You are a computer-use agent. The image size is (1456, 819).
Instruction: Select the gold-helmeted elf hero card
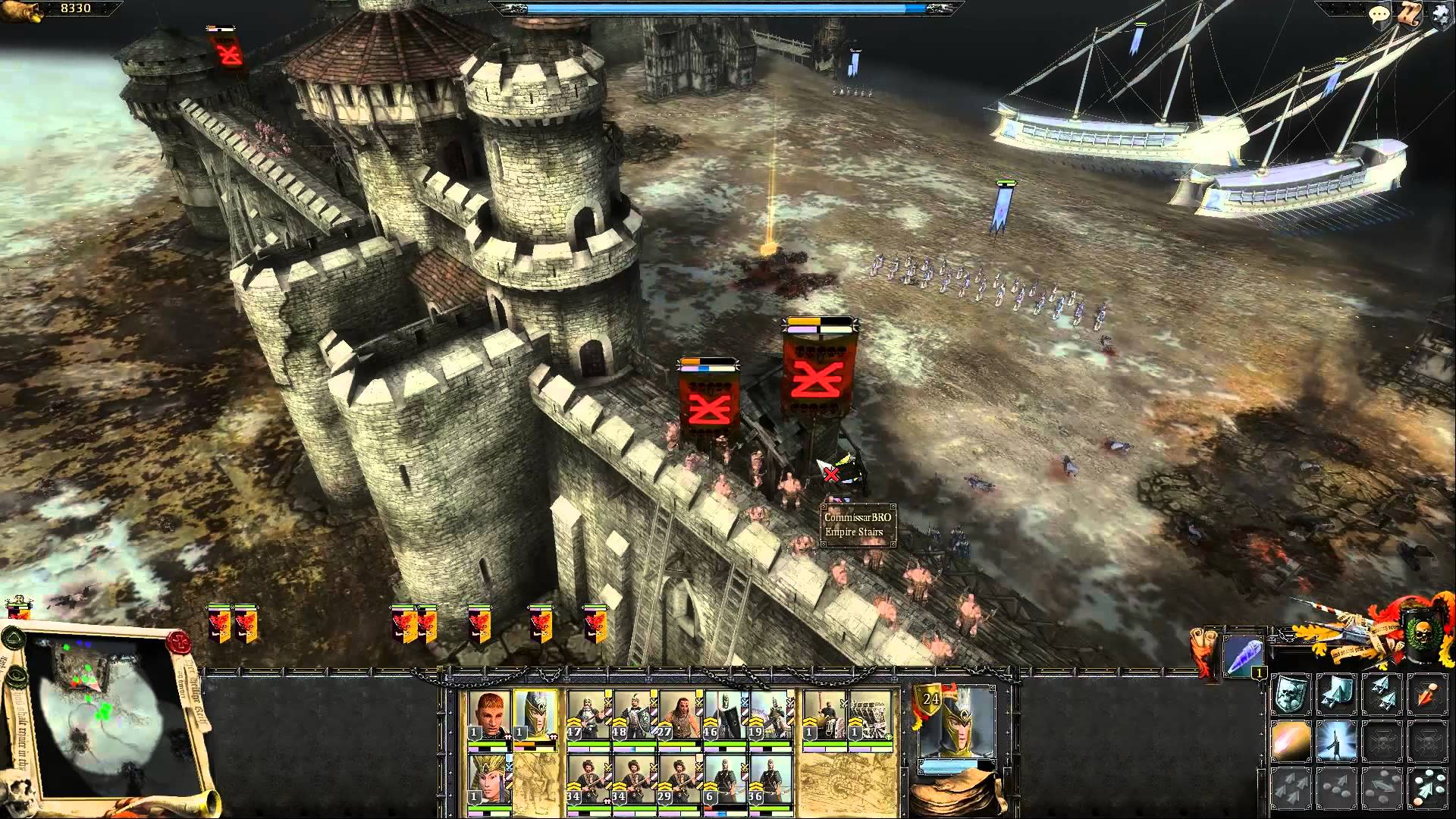535,717
